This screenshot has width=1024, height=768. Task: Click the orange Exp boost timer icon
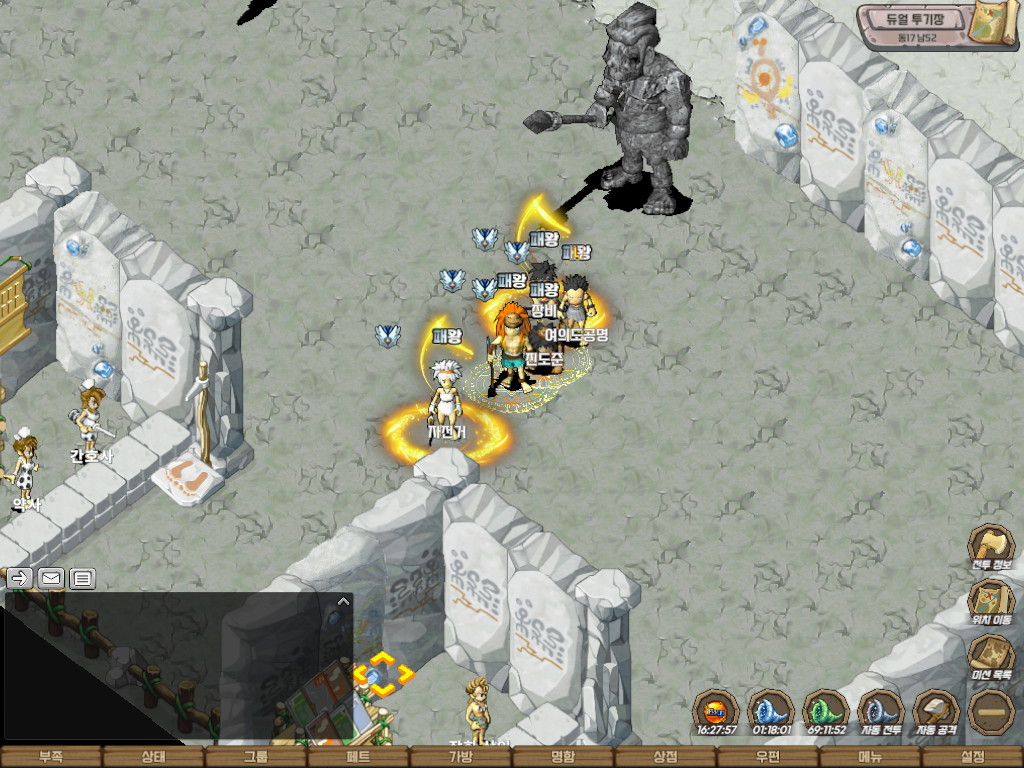716,711
